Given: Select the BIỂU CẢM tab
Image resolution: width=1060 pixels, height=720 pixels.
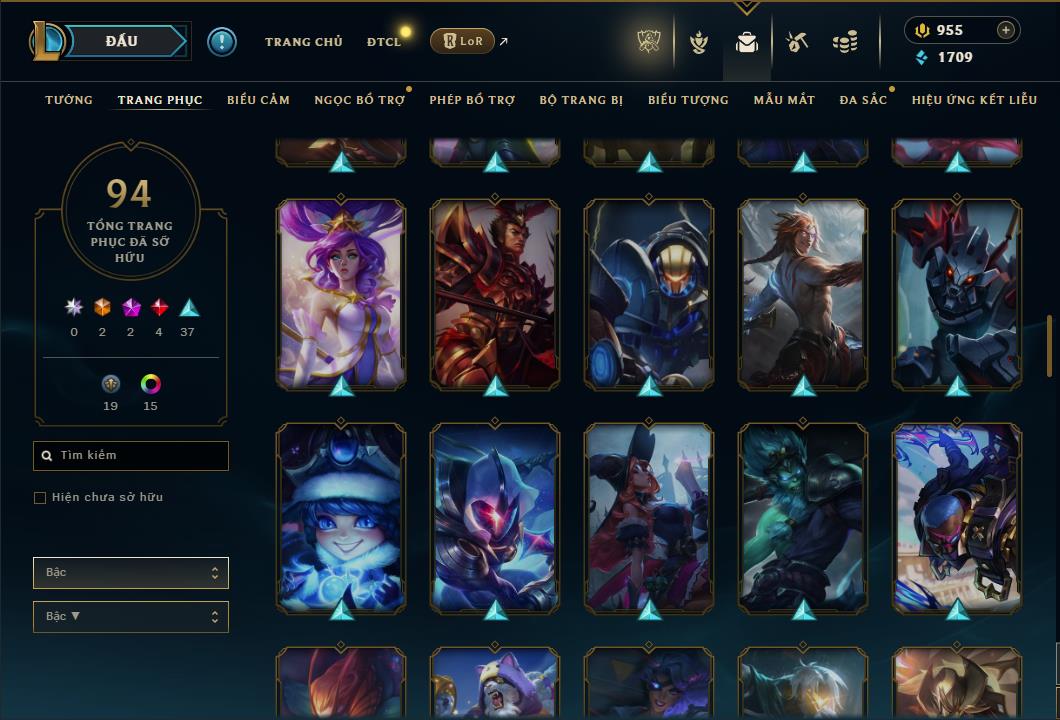Looking at the screenshot, I should (258, 100).
